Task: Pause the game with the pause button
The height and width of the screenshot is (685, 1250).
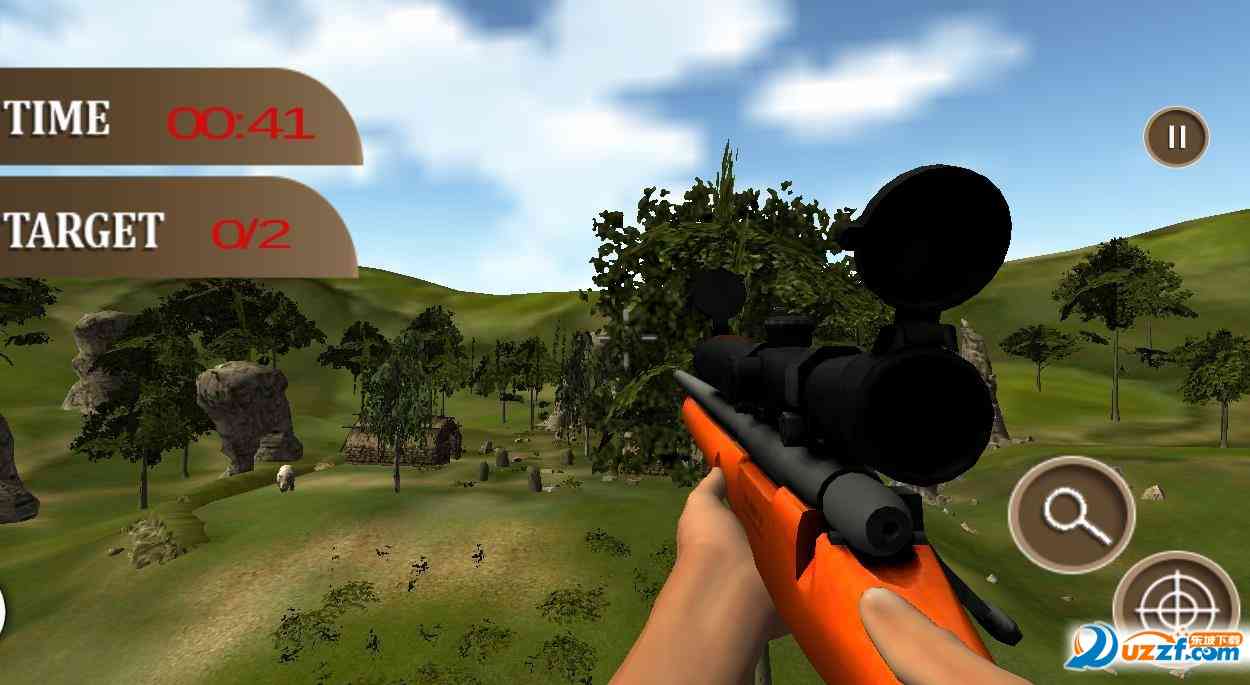Action: 1177,137
